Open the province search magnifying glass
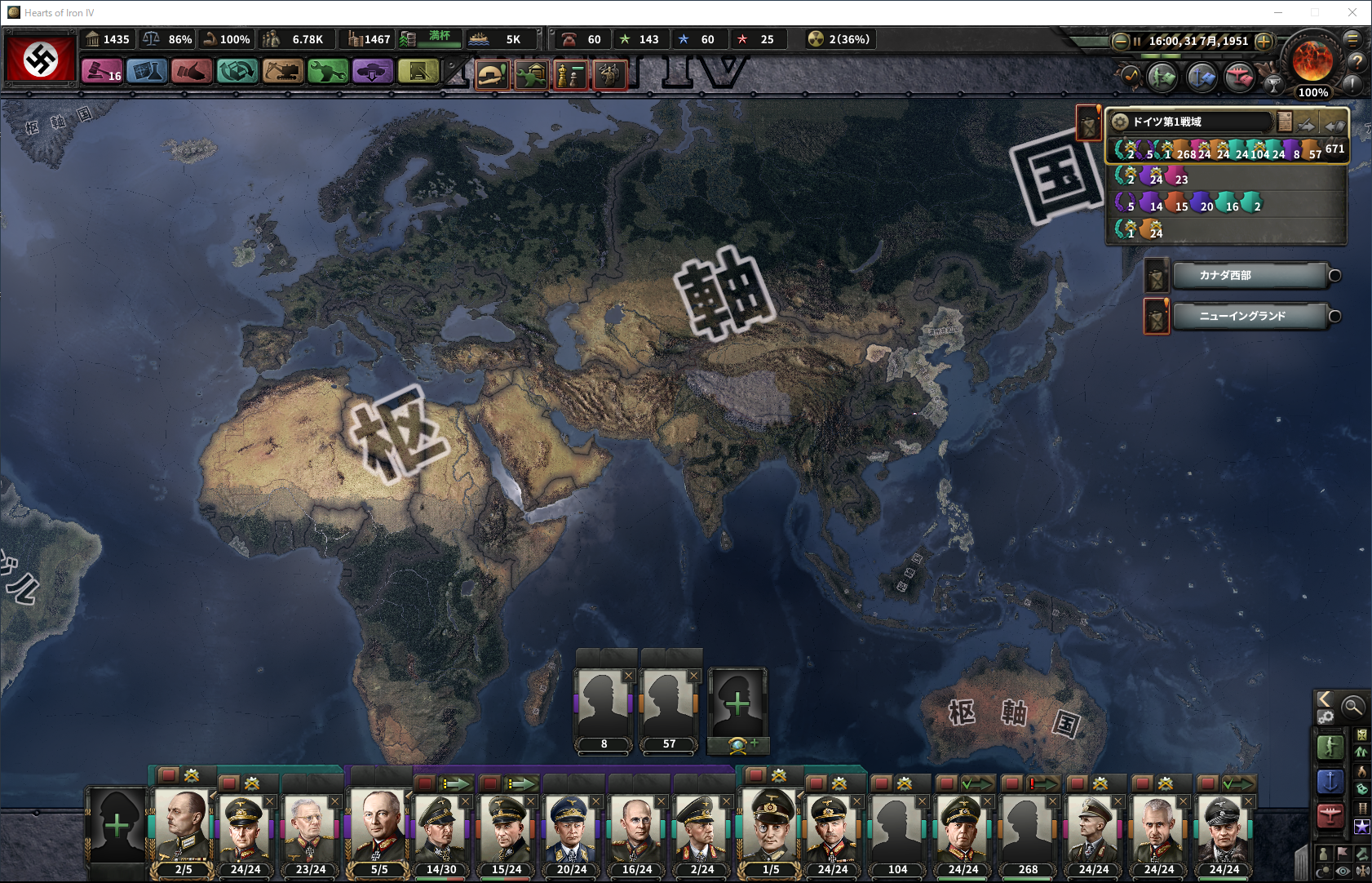This screenshot has width=1372, height=883. pyautogui.click(x=1352, y=706)
